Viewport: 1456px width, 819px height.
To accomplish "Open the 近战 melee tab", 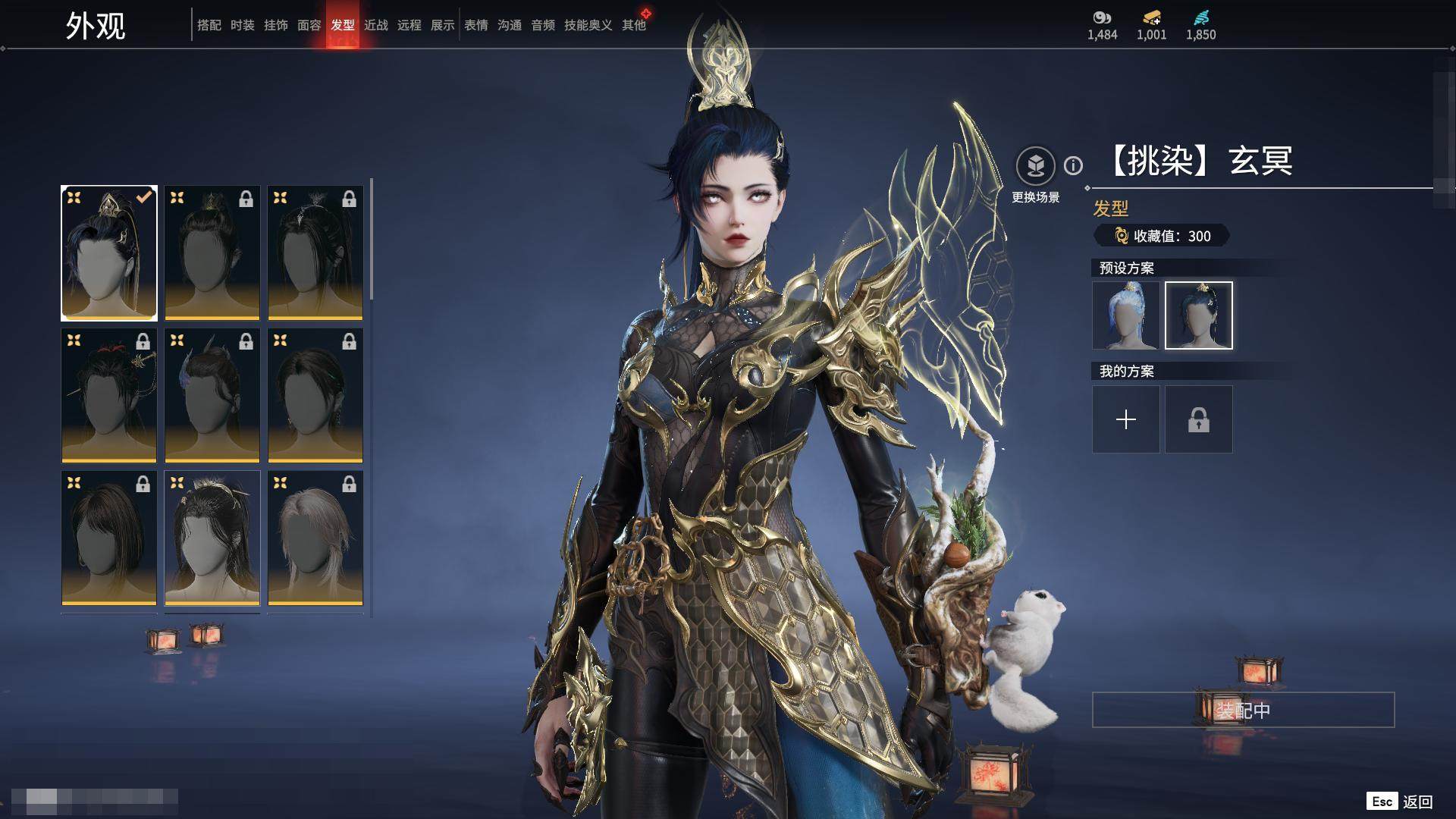I will 375,25.
